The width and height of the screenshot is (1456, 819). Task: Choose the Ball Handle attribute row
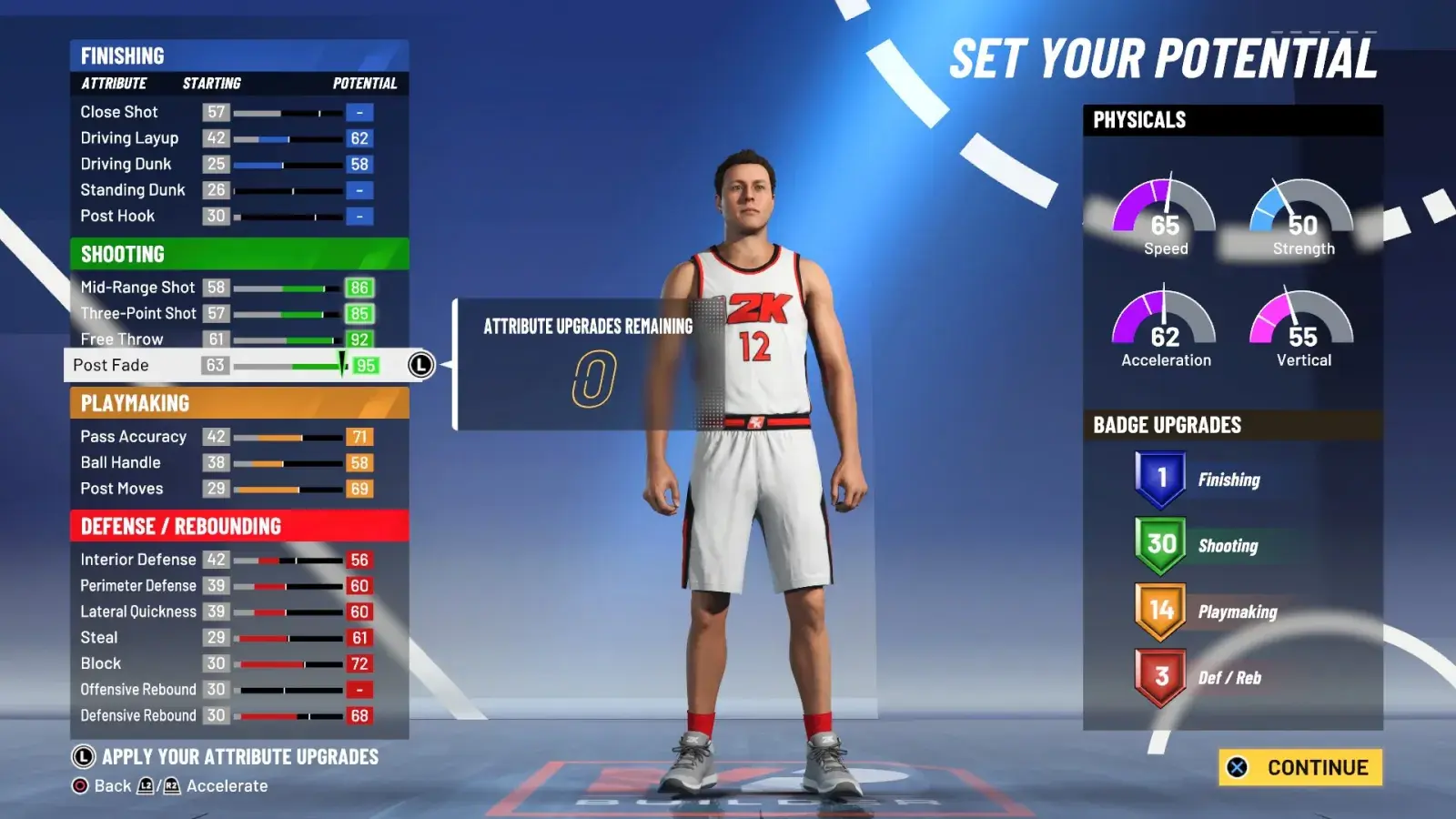120,462
